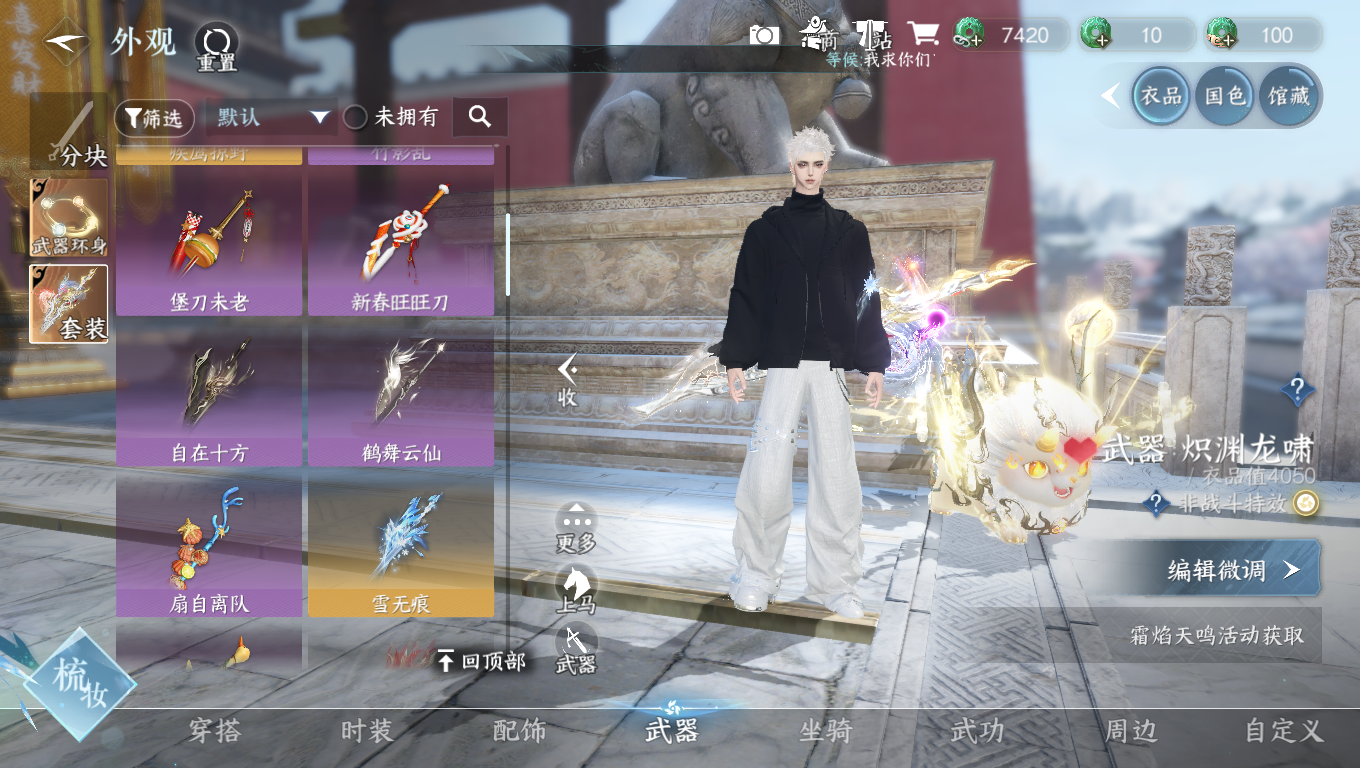Select the 鹤舞云仙 weapon skin
The image size is (1360, 768).
[x=400, y=398]
